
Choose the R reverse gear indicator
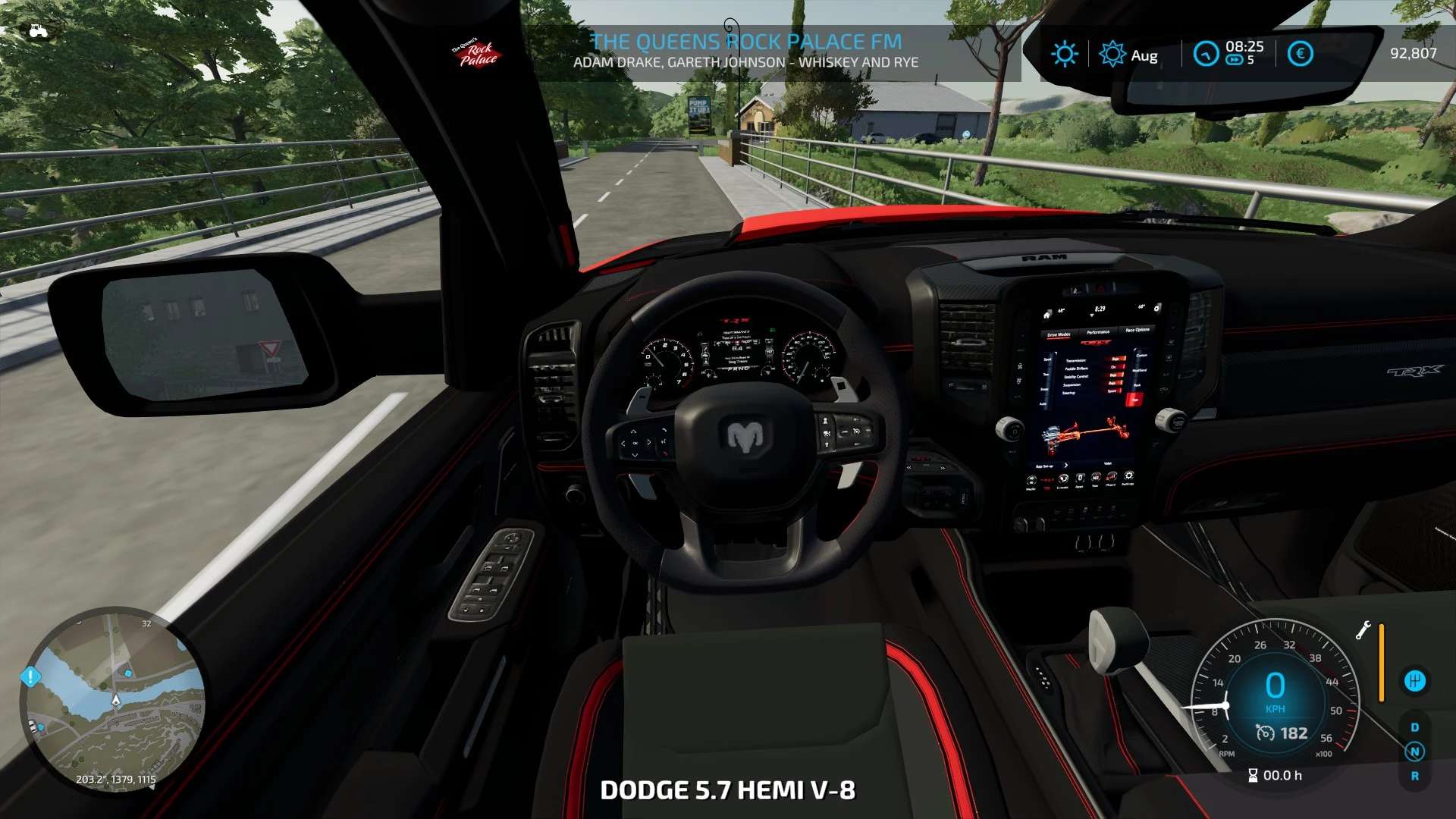point(1414,776)
